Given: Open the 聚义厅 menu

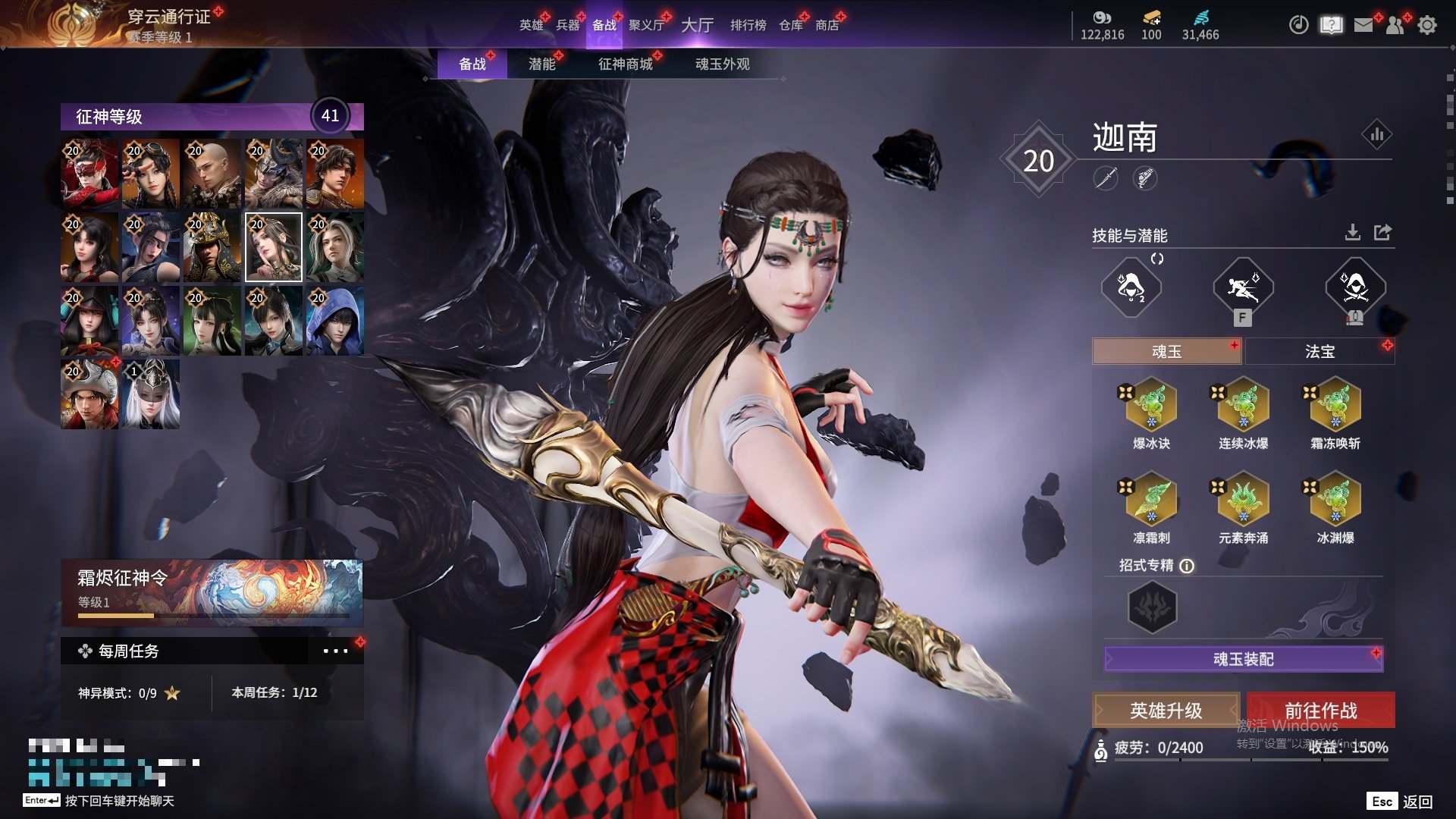Looking at the screenshot, I should tap(646, 25).
